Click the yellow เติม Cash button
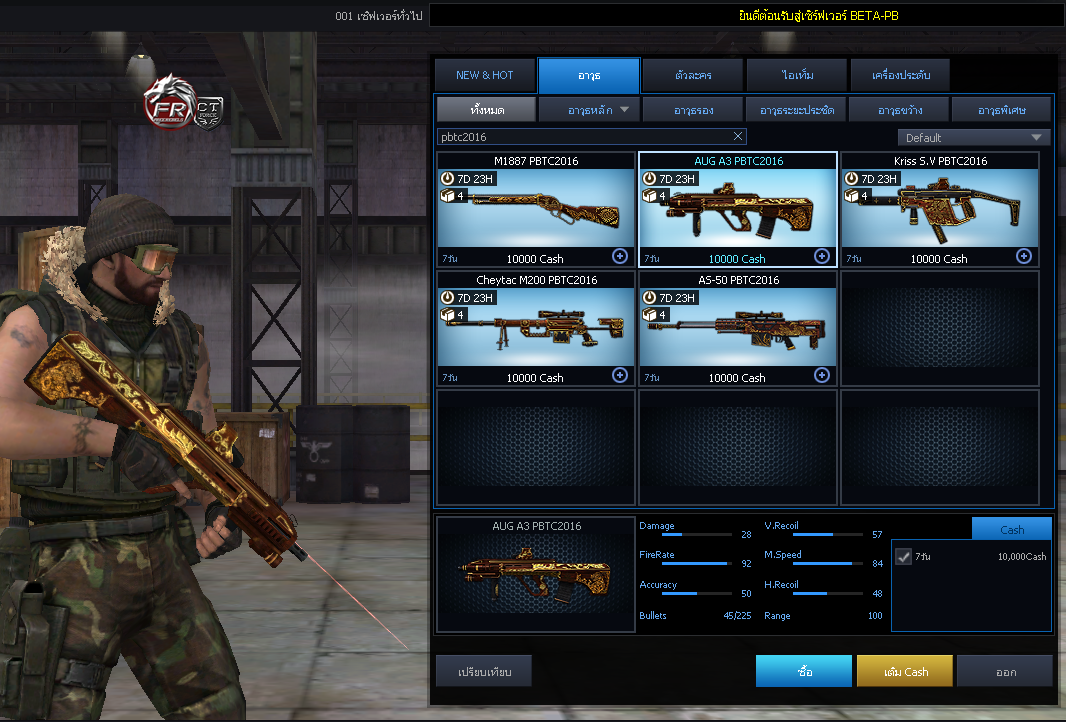Screen dimensions: 1066x722 tap(905, 672)
